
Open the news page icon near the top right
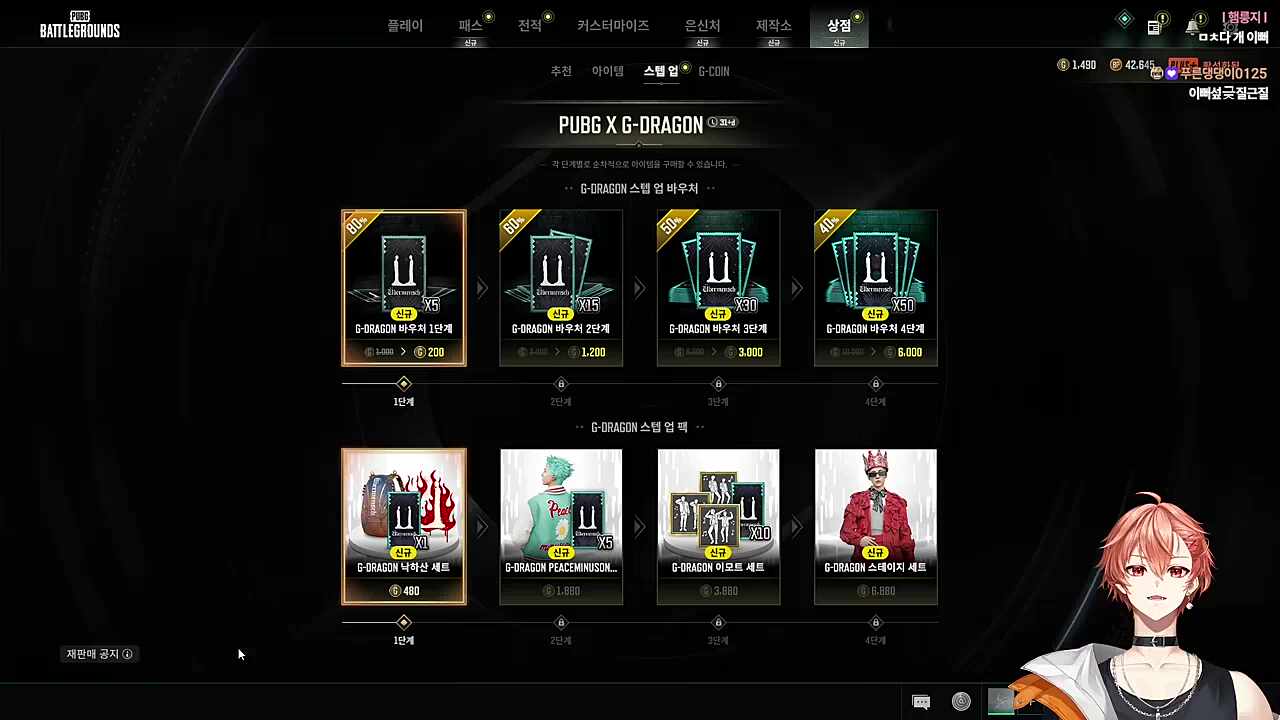1154,27
